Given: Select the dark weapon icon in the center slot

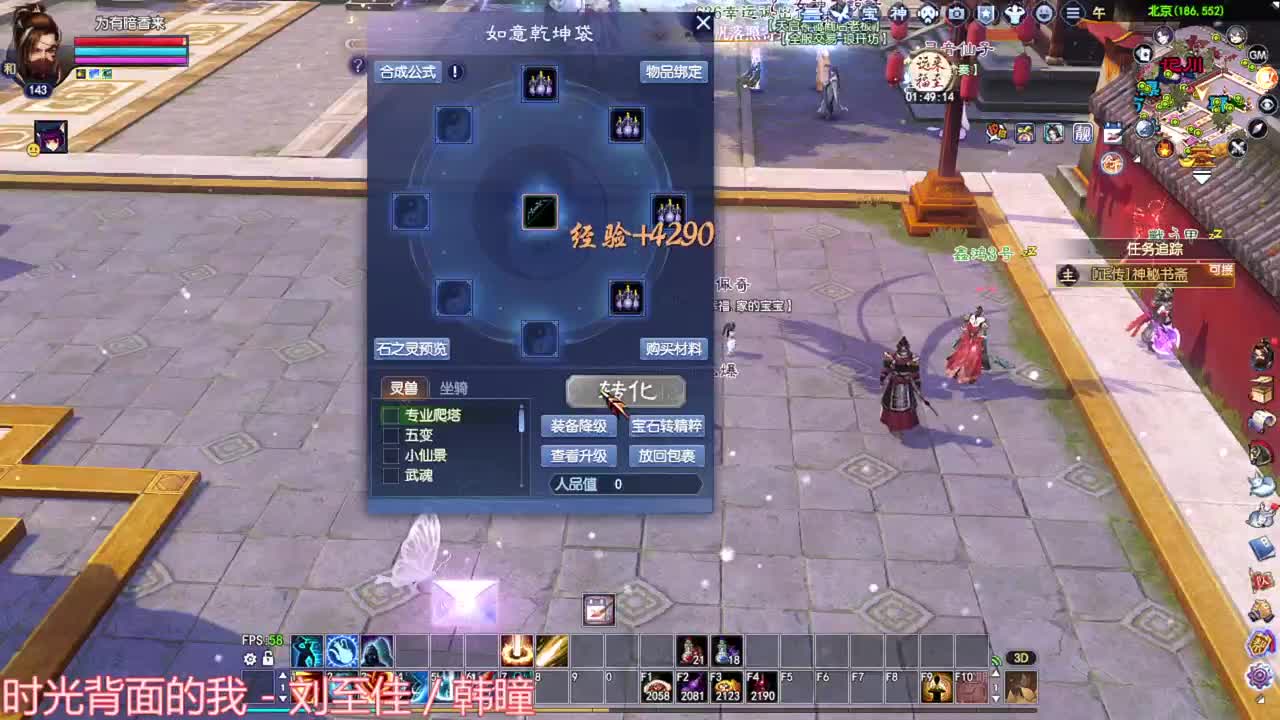Looking at the screenshot, I should 539,211.
